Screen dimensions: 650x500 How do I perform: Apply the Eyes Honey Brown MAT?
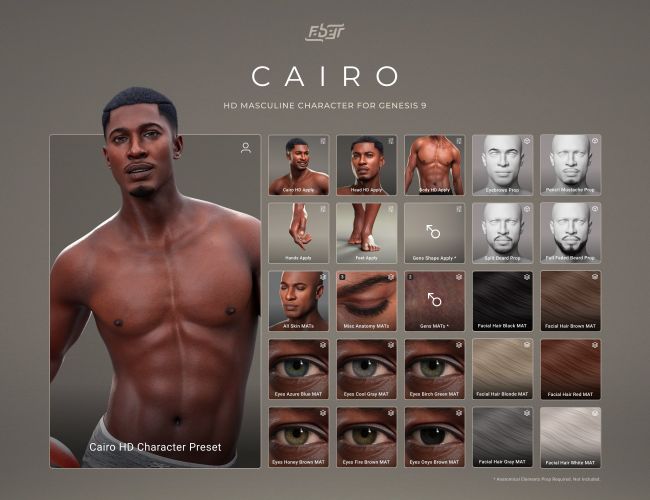tap(298, 437)
